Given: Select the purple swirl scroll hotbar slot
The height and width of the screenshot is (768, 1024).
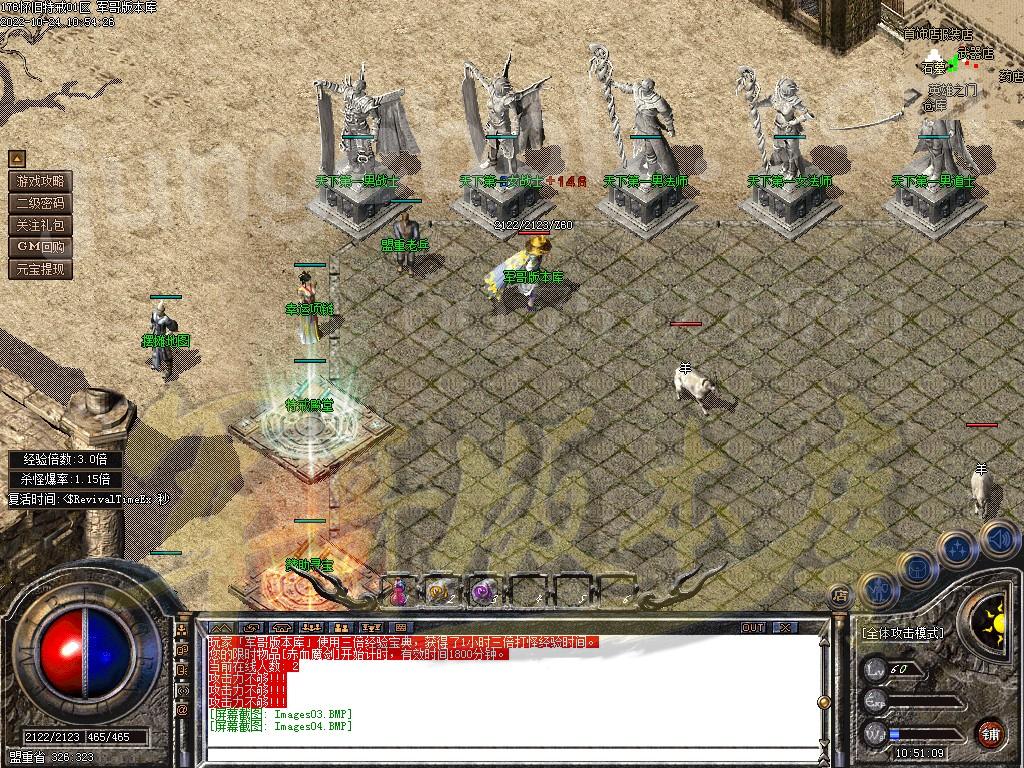Looking at the screenshot, I should (x=482, y=592).
